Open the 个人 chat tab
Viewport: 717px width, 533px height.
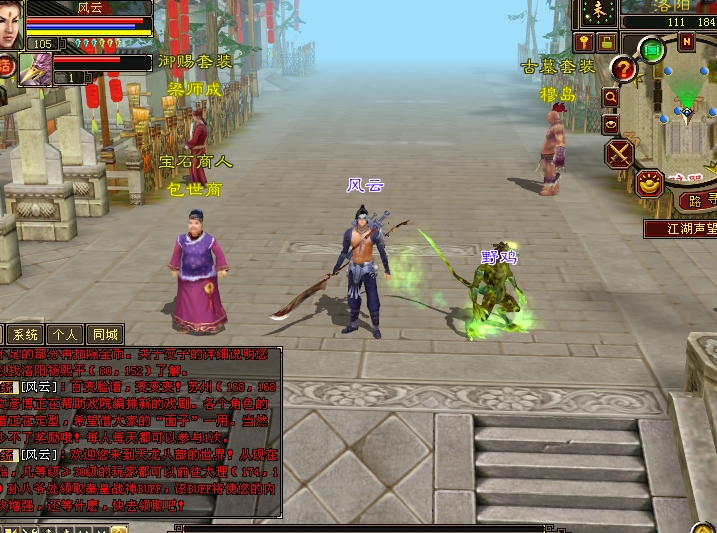click(x=65, y=335)
